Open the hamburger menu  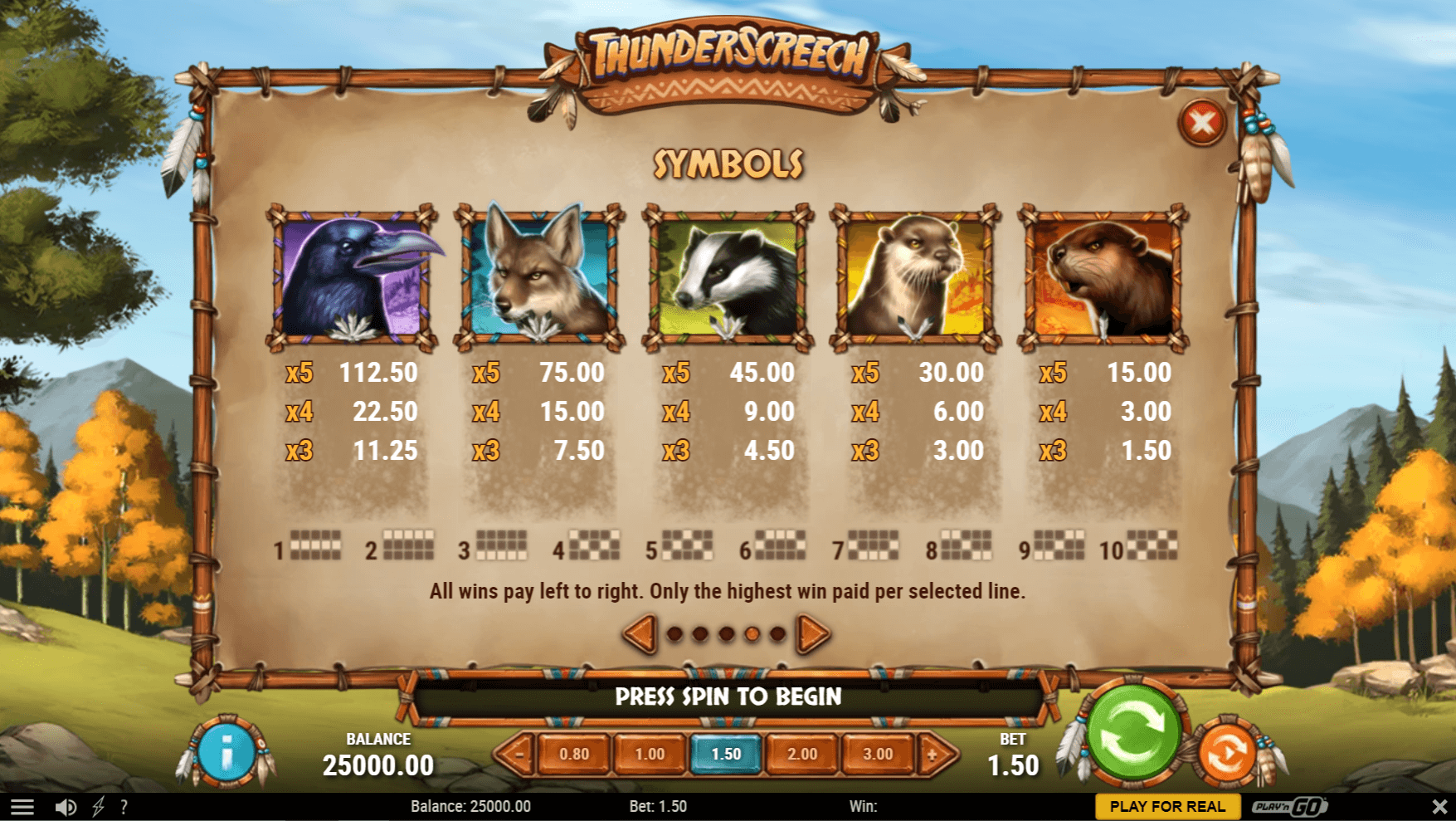pos(23,806)
